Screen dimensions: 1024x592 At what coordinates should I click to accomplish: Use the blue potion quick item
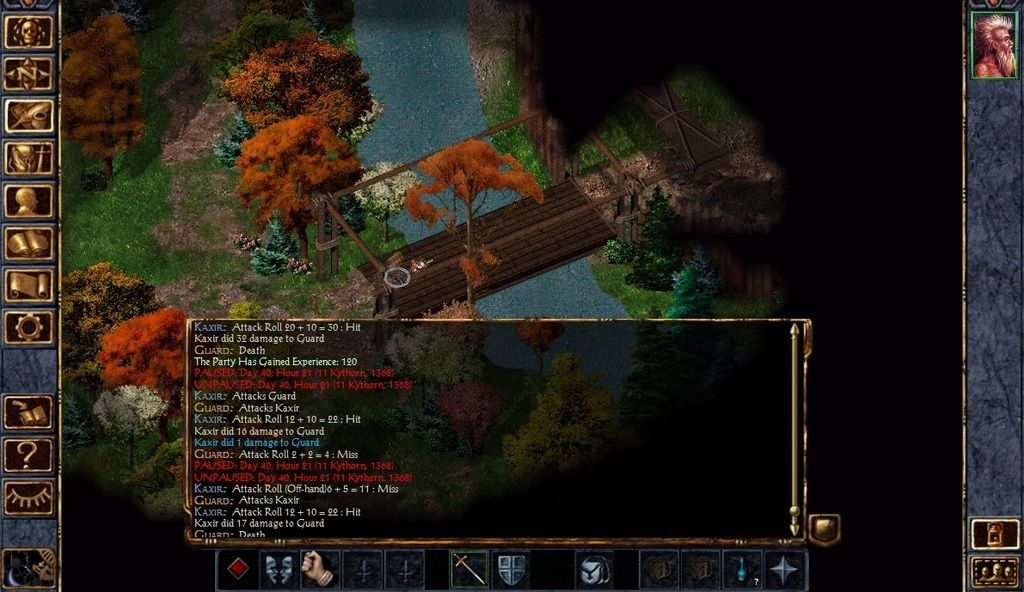coord(743,569)
